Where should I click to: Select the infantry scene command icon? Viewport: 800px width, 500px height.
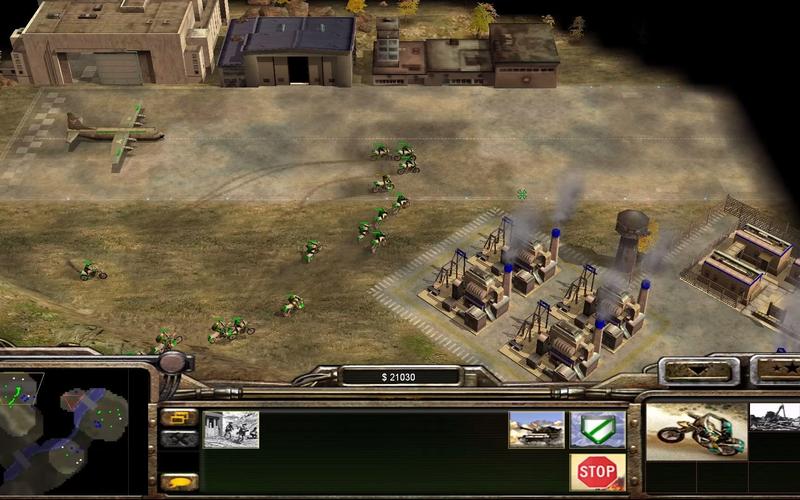pyautogui.click(x=231, y=429)
